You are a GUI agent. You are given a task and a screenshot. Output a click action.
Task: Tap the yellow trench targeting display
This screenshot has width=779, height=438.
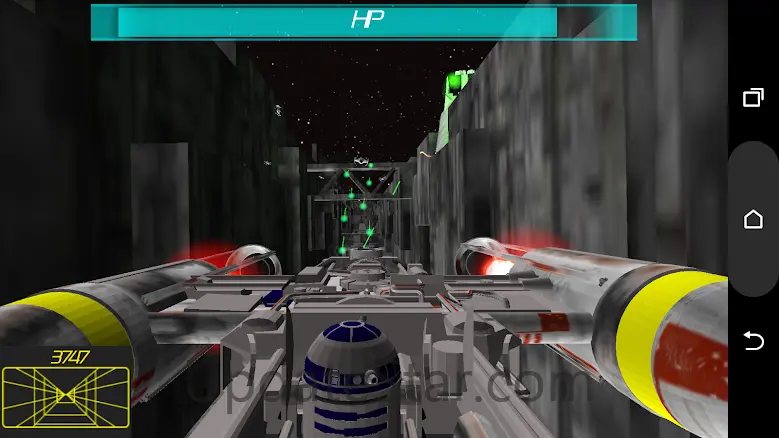[x=65, y=394]
